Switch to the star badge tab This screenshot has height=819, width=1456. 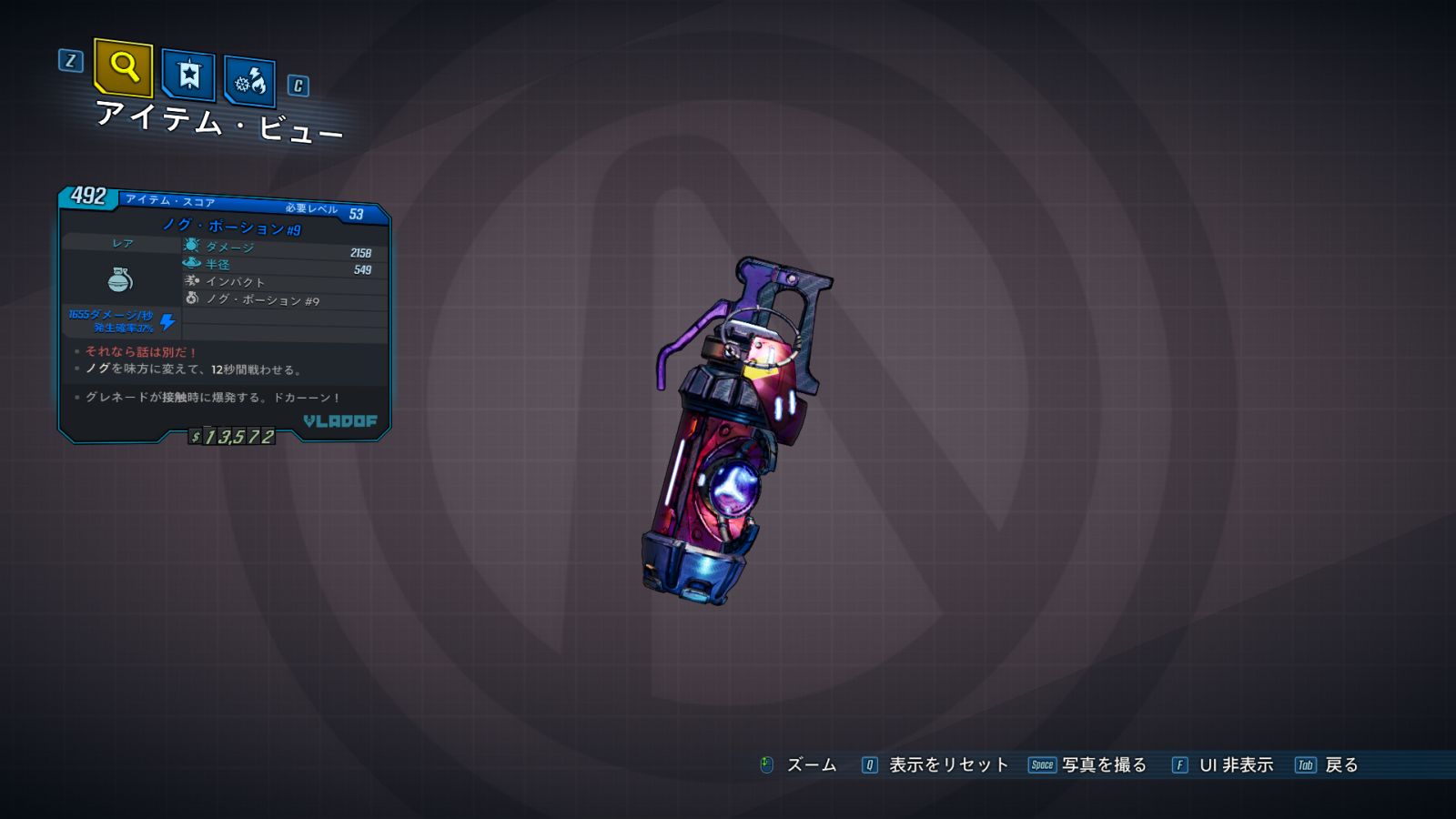(x=188, y=75)
